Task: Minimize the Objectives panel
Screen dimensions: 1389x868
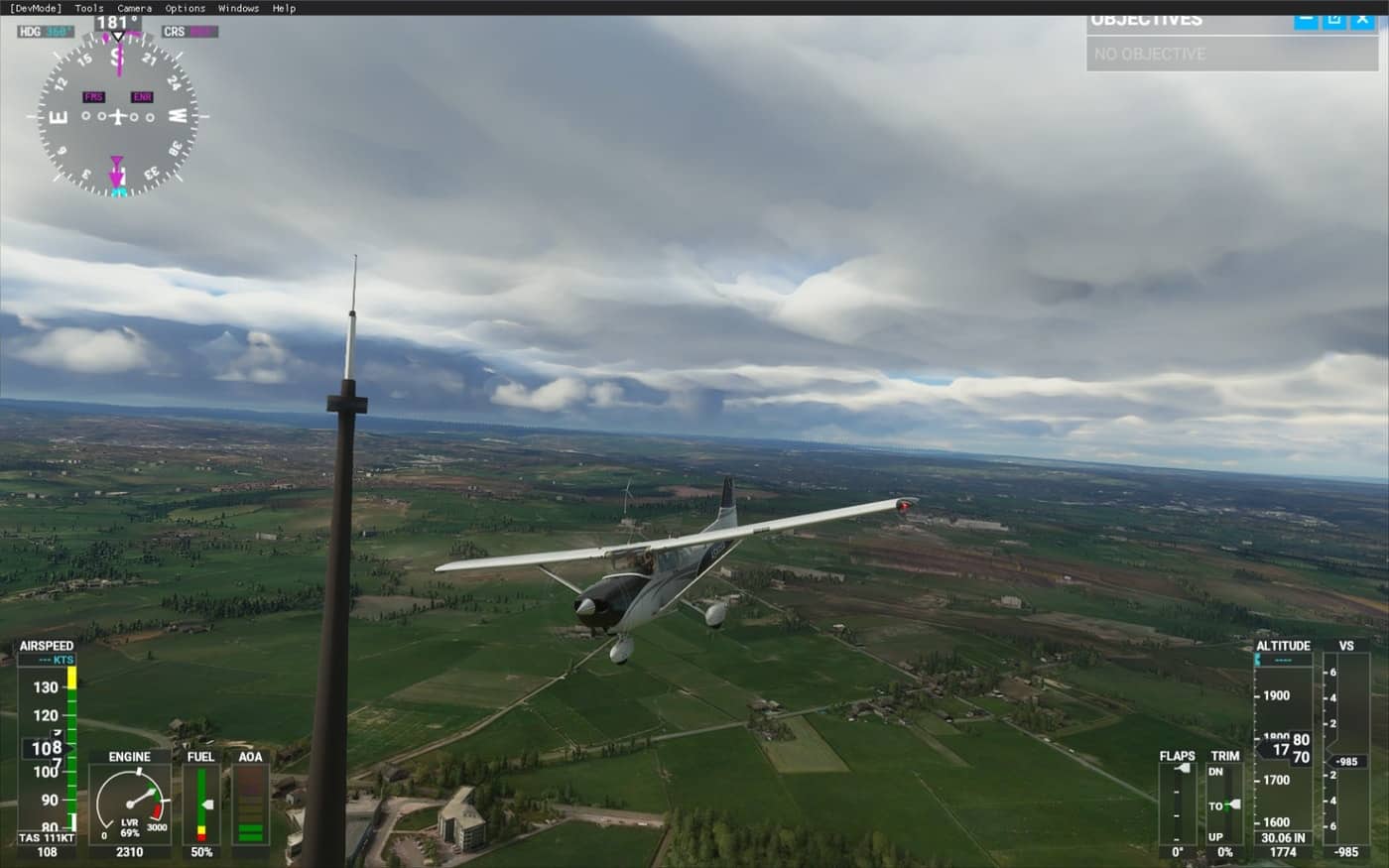Action: [1307, 20]
